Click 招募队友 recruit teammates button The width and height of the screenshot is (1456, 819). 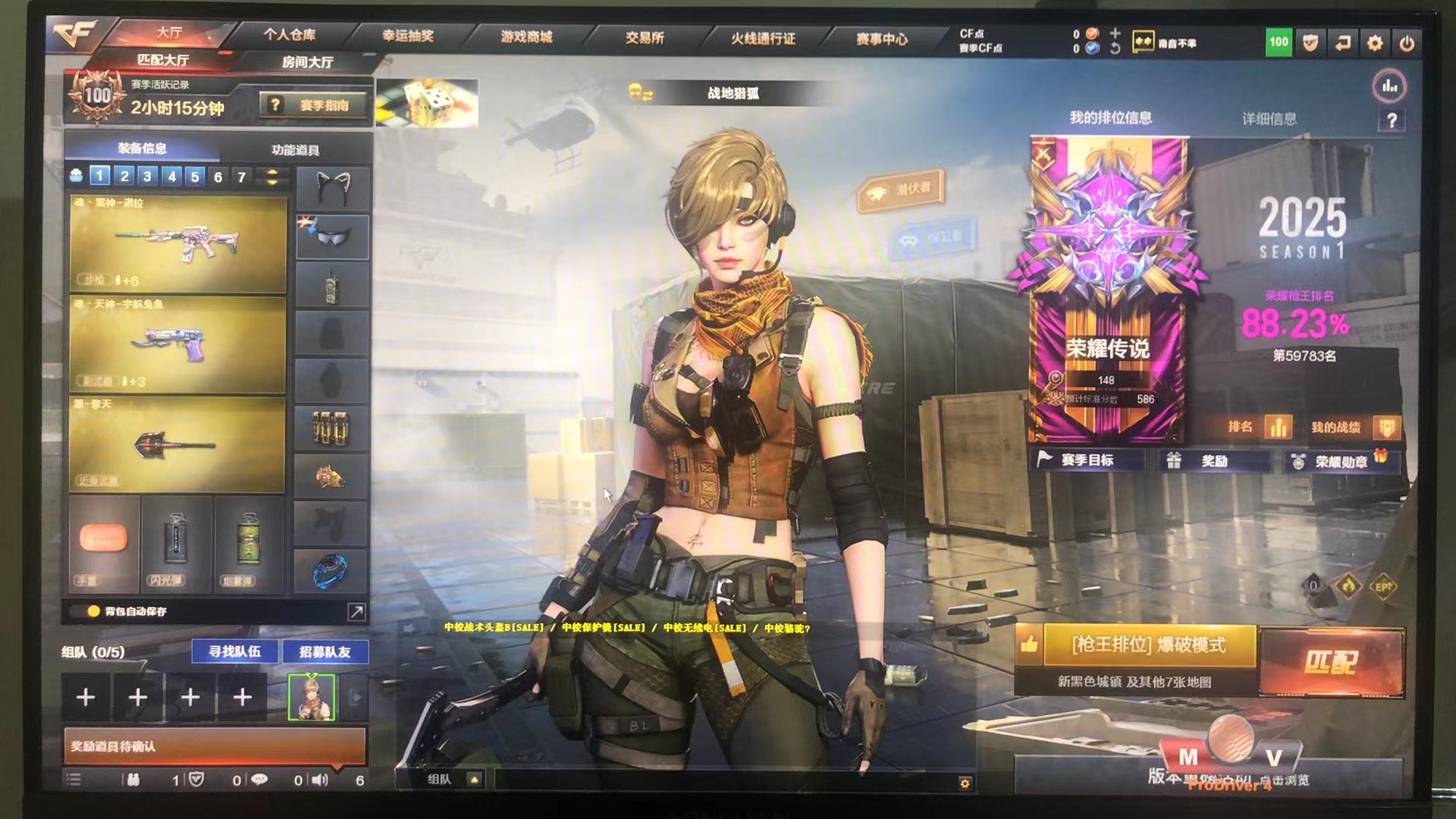(x=325, y=651)
